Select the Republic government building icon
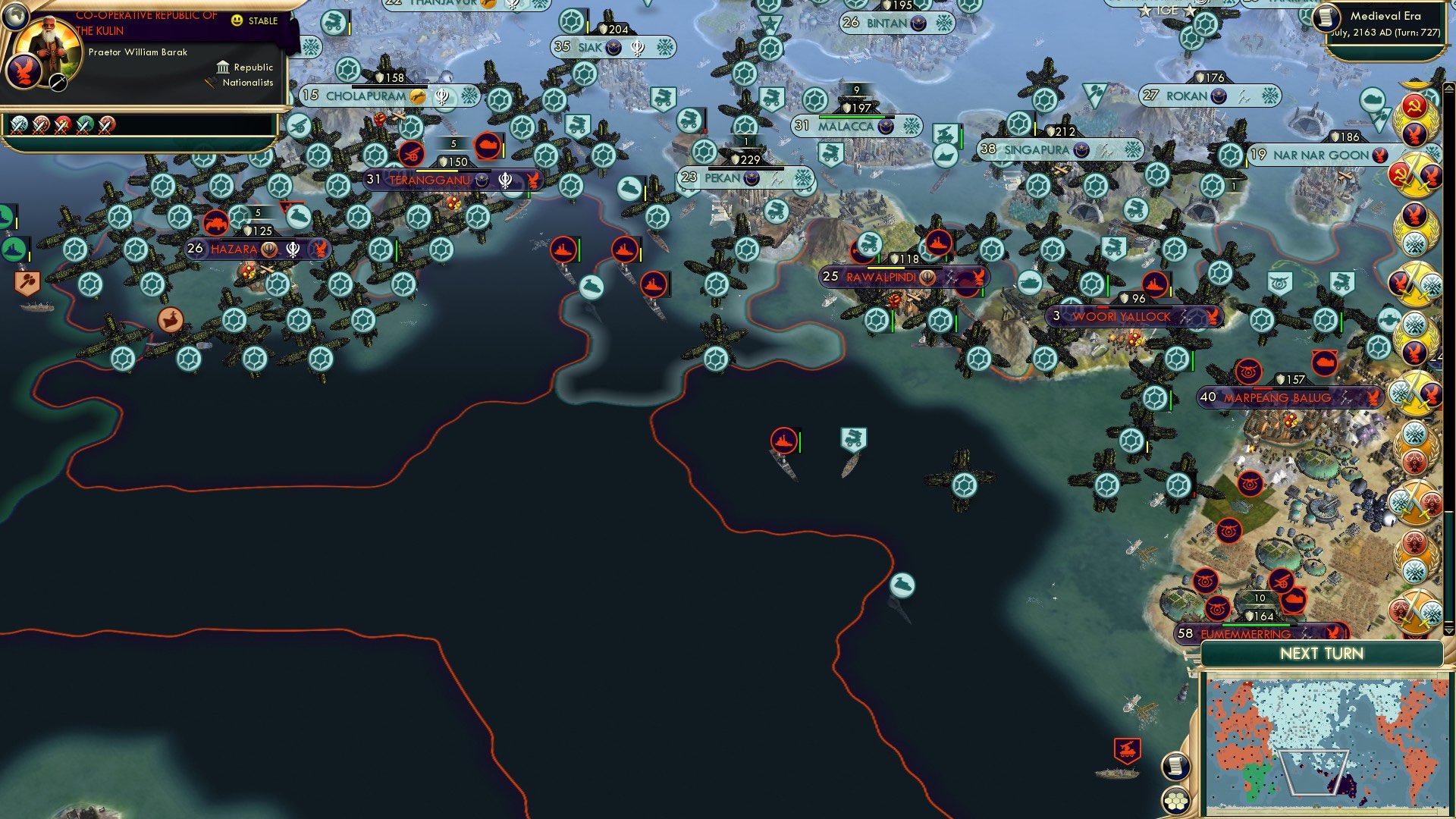The height and width of the screenshot is (819, 1456). pos(224,67)
